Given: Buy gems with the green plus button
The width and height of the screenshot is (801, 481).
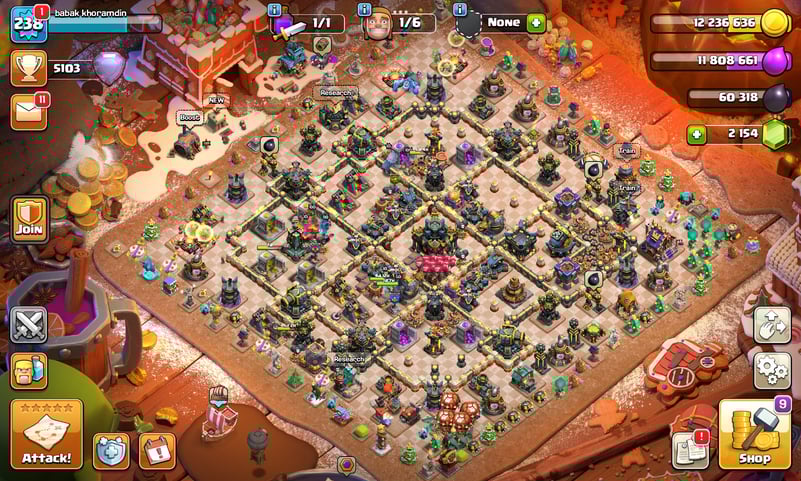Looking at the screenshot, I should (x=698, y=133).
